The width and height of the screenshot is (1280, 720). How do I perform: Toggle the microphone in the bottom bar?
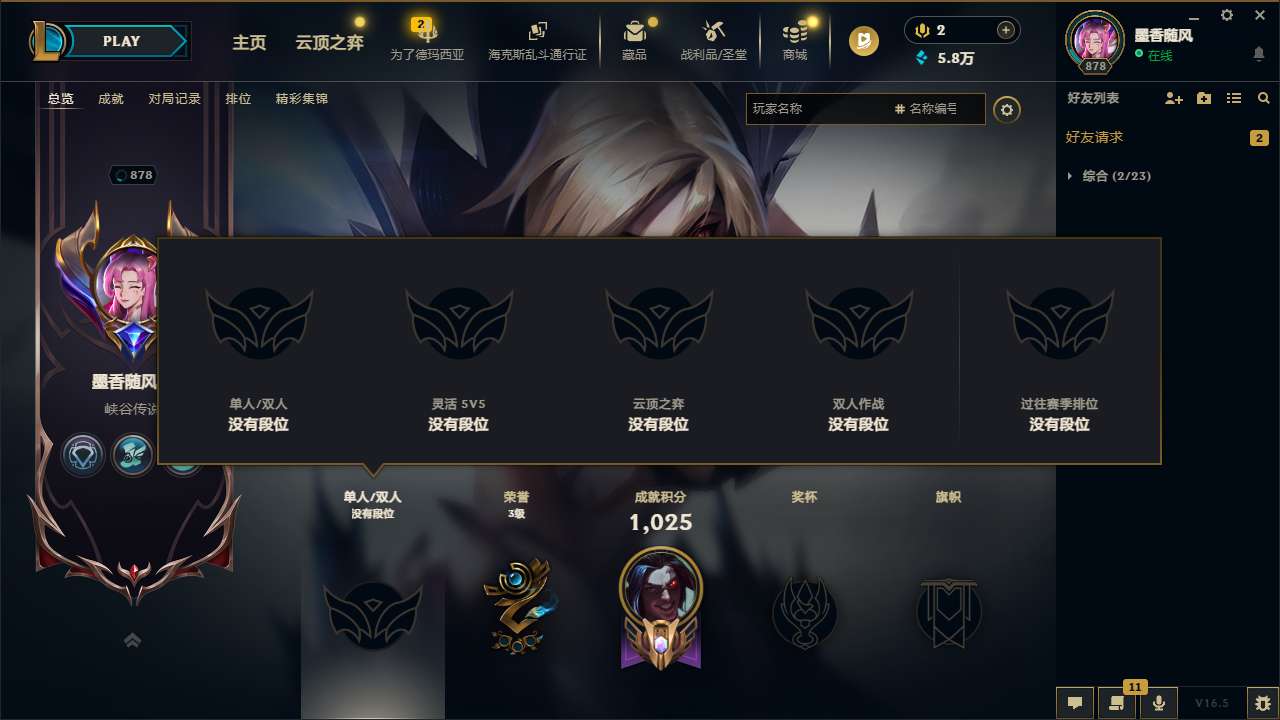tap(1160, 703)
